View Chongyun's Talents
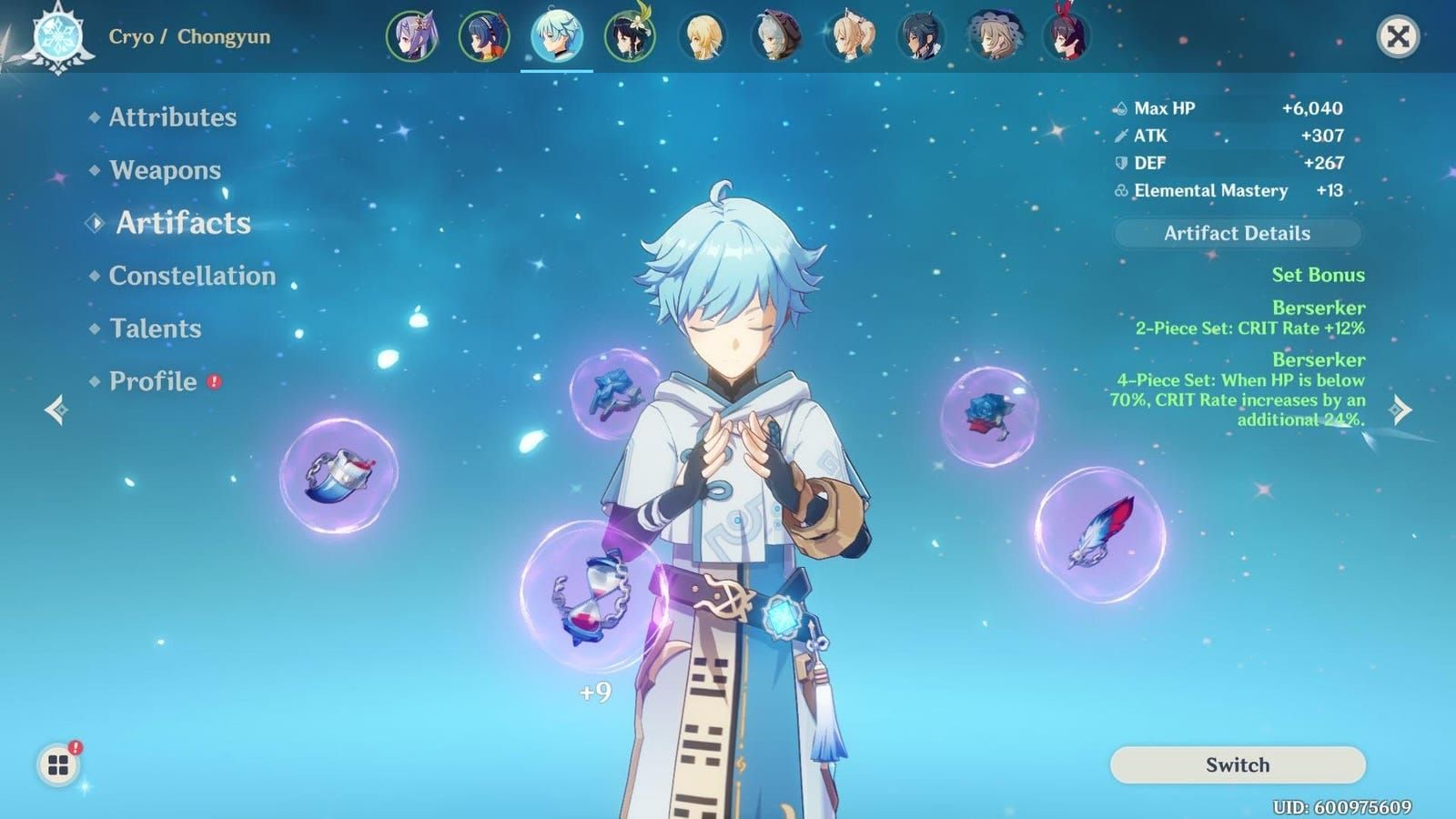 click(x=155, y=329)
